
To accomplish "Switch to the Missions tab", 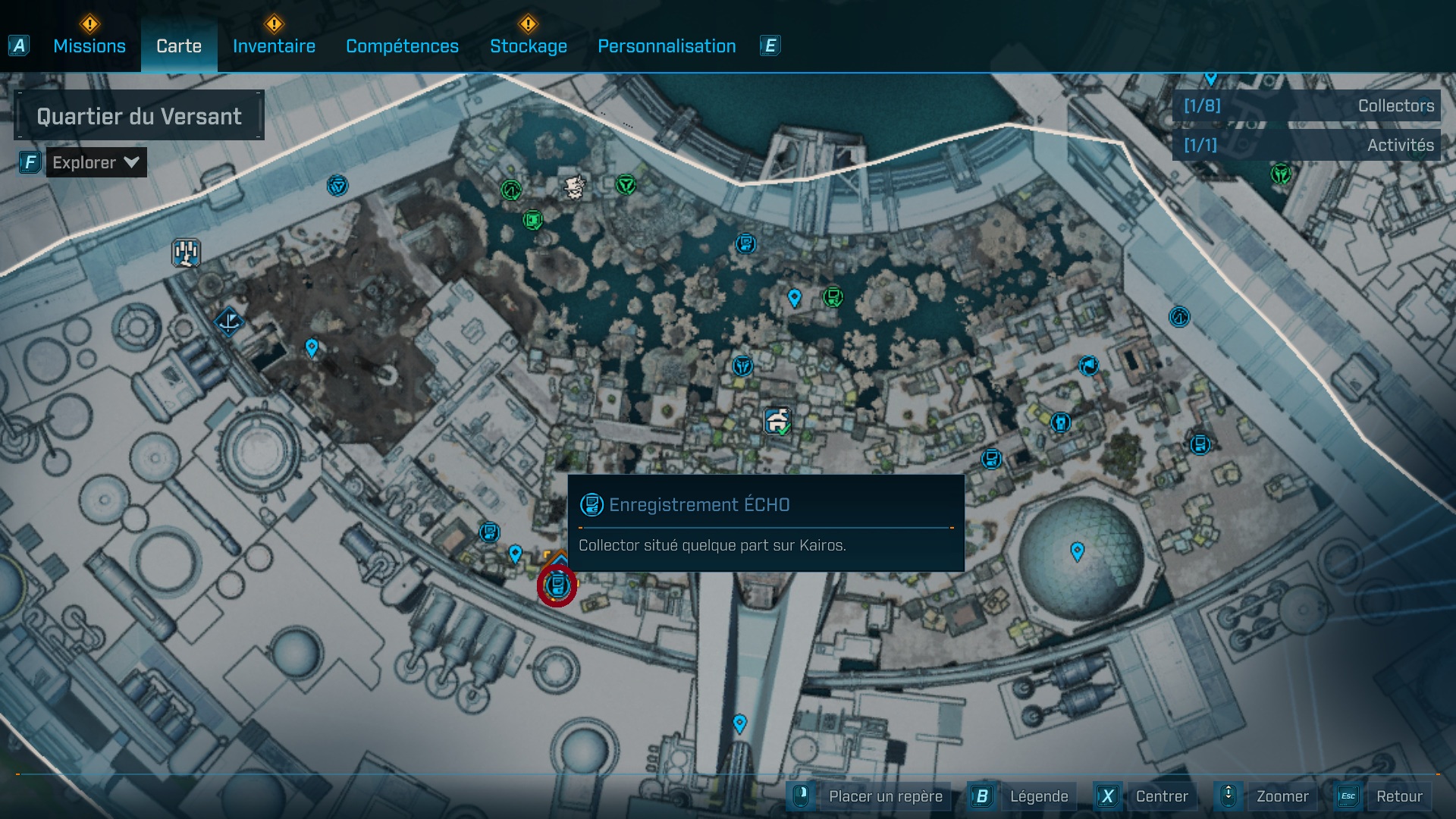I will pos(89,45).
